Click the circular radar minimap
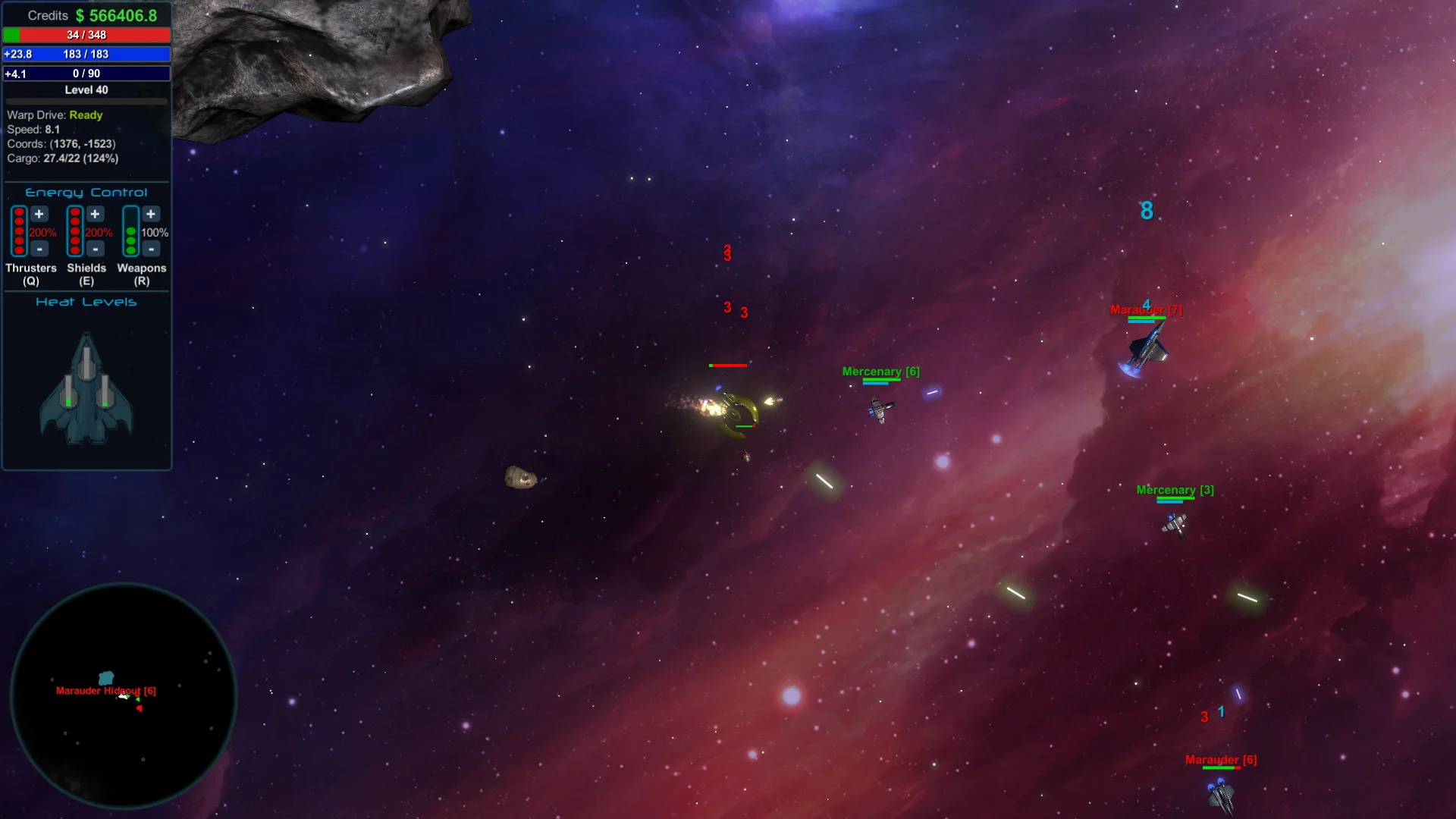 coord(124,695)
